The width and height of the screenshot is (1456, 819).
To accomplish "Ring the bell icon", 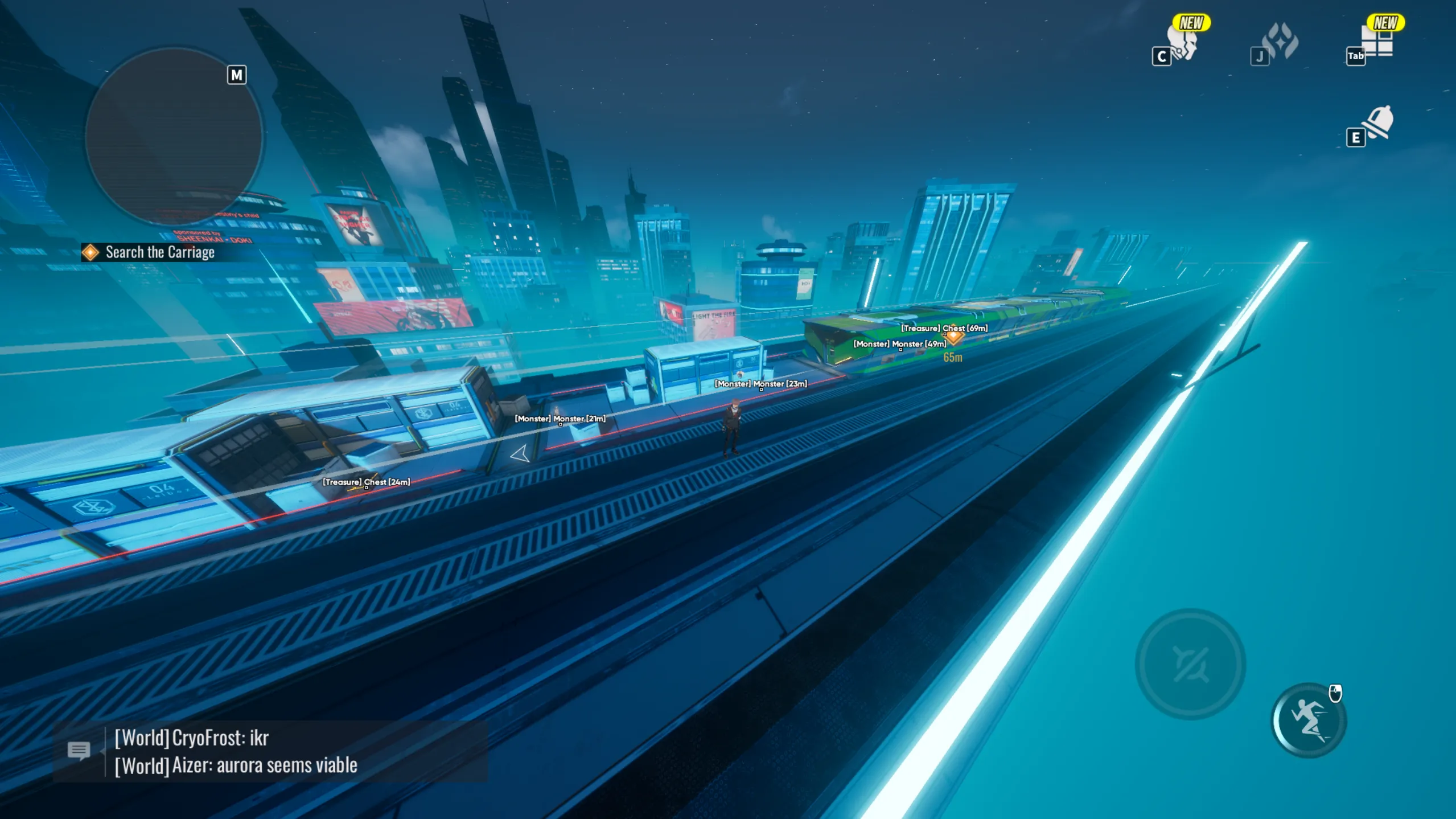I will 1378,122.
